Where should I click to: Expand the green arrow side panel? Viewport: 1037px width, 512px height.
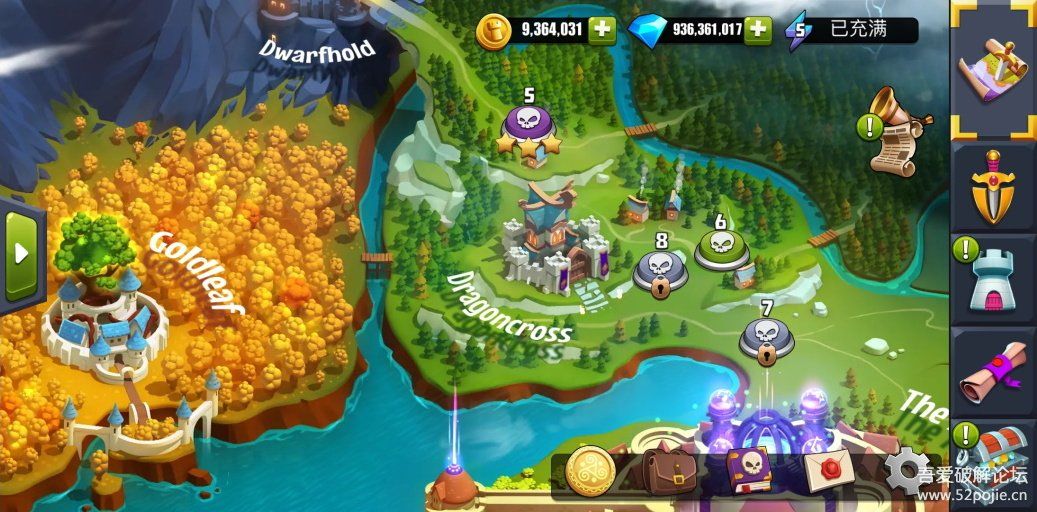(x=22, y=253)
